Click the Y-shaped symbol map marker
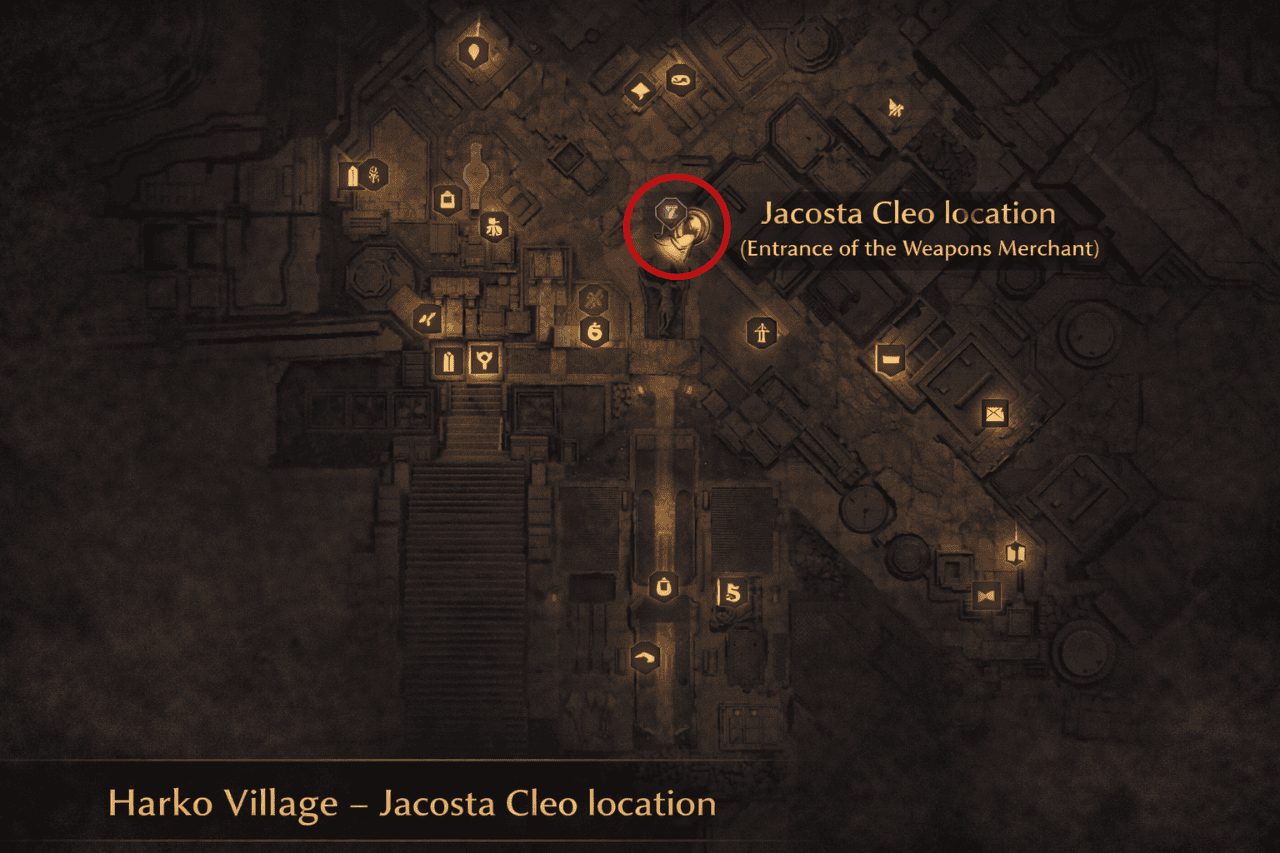1280x853 pixels. (486, 360)
